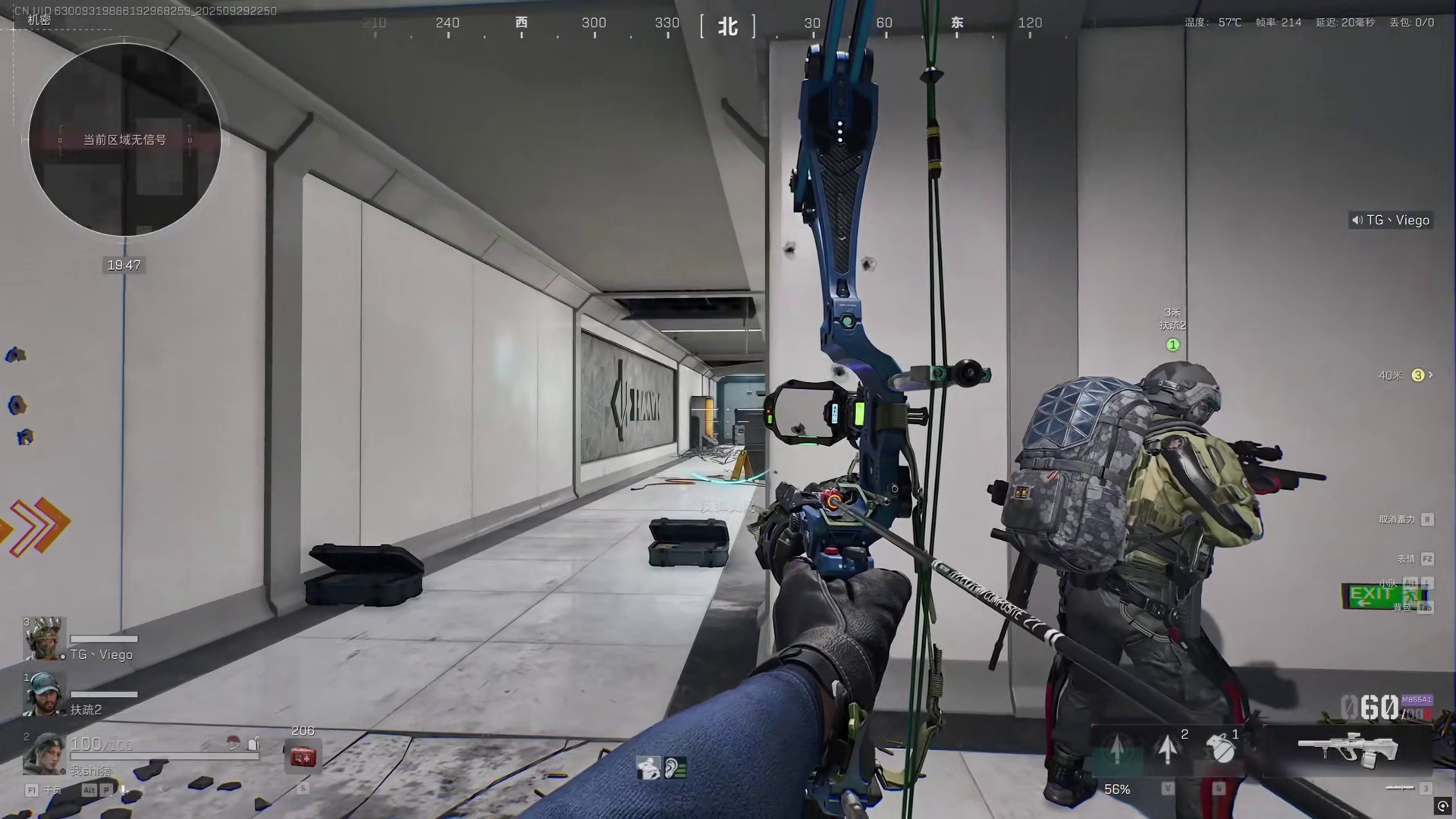
Task: Click the ear hearing status icon
Action: tap(675, 768)
